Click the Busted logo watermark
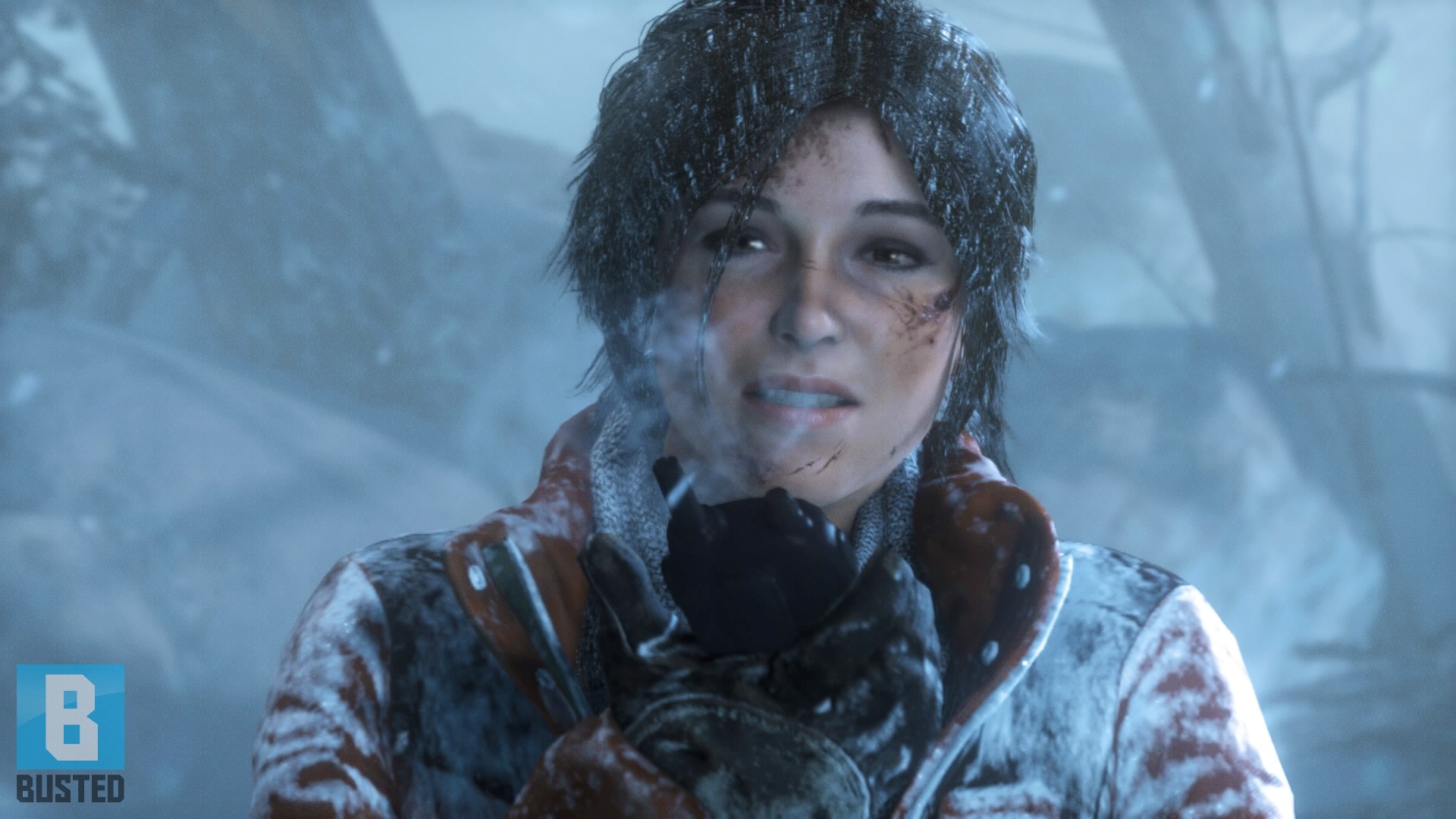This screenshot has height=819, width=1456. point(71,732)
